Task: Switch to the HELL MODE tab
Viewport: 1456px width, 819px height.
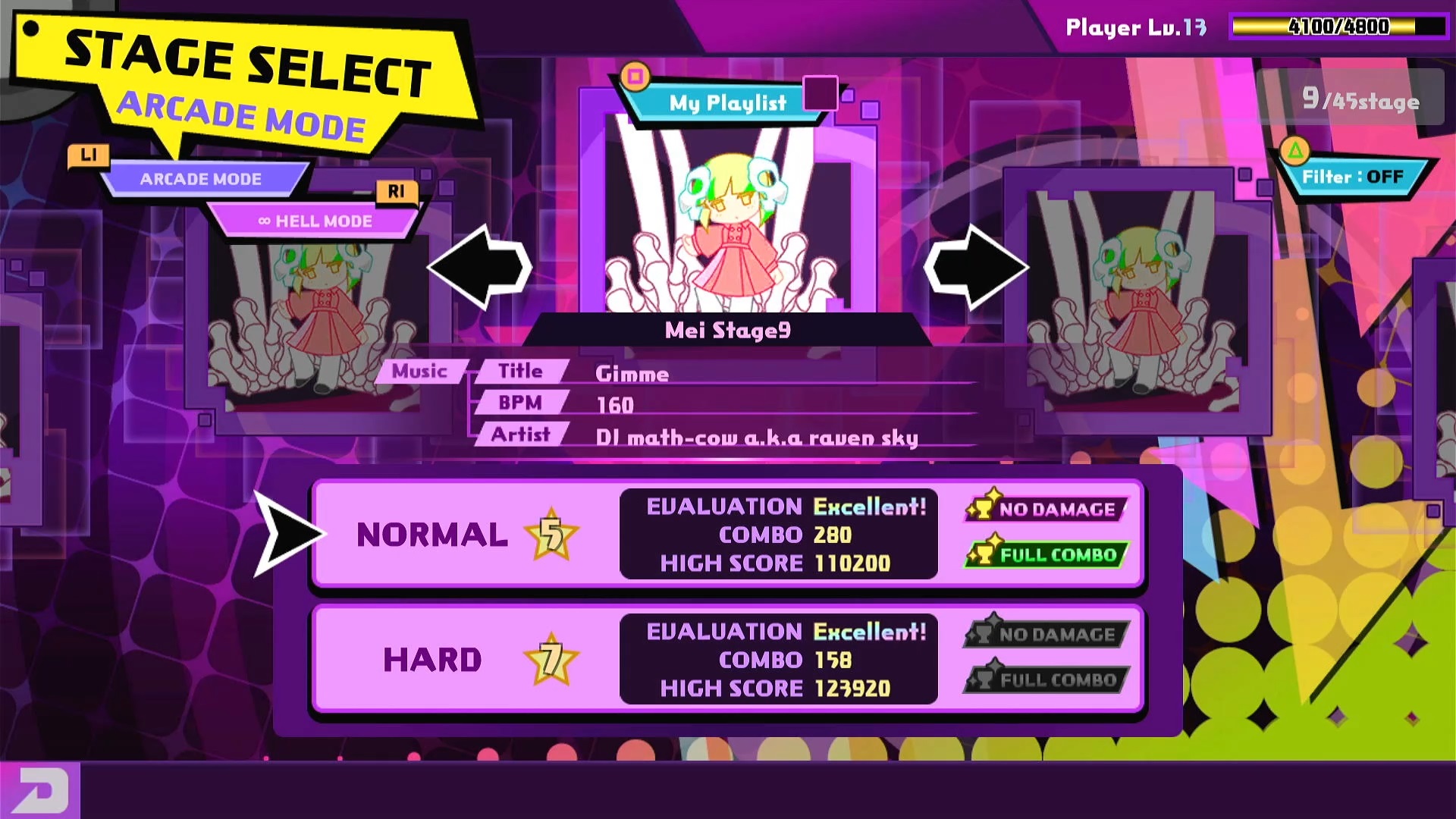Action: (x=315, y=221)
